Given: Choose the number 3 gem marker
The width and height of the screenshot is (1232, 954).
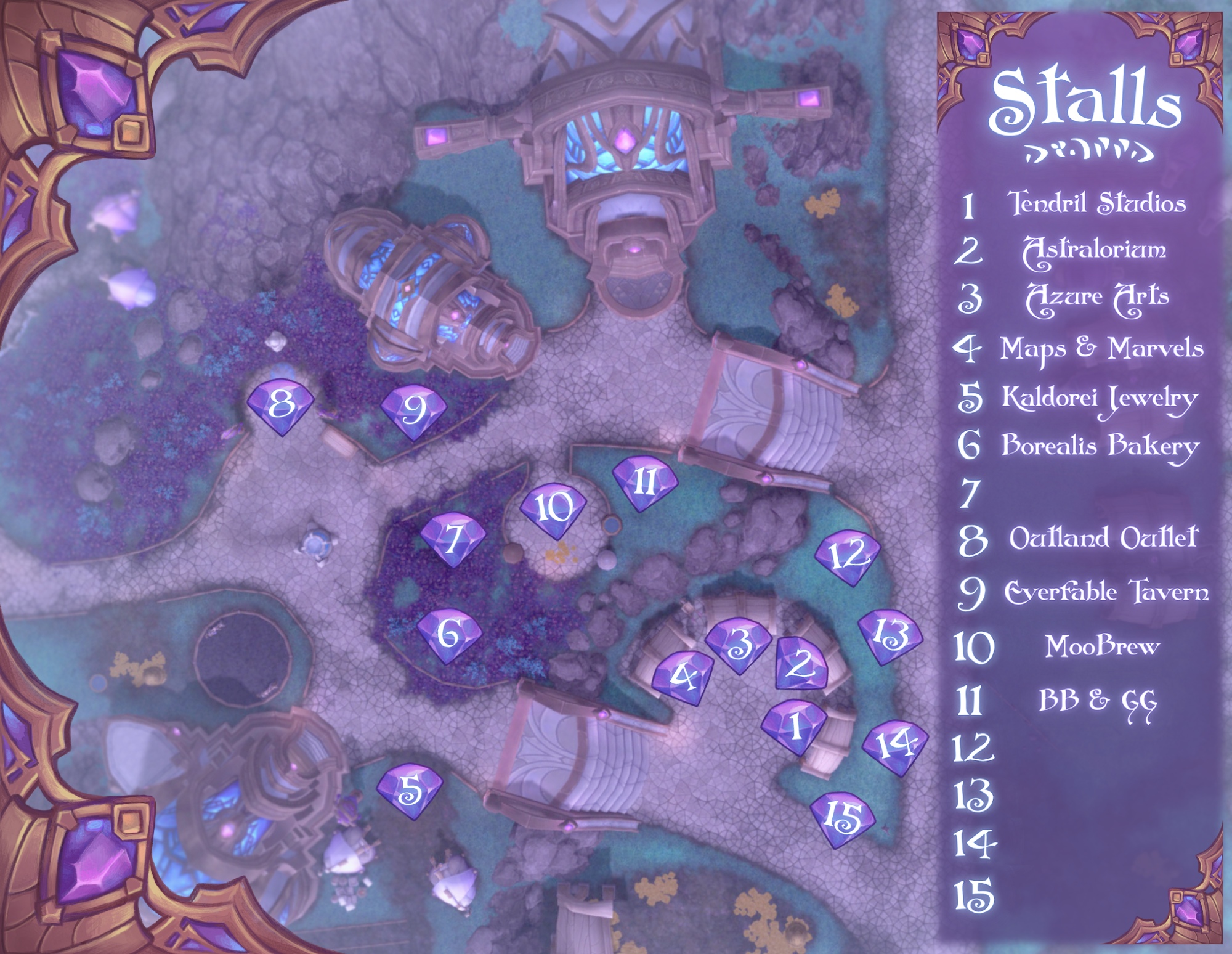Looking at the screenshot, I should 738,645.
